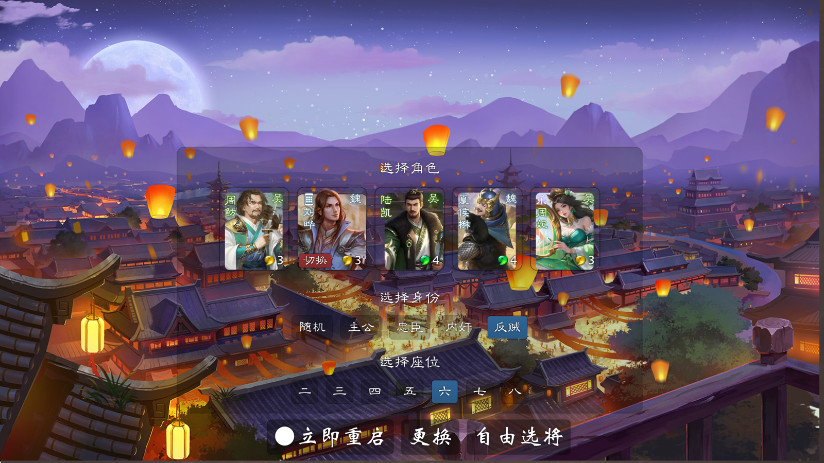
Task: Pick seat 四
Action: [x=375, y=391]
